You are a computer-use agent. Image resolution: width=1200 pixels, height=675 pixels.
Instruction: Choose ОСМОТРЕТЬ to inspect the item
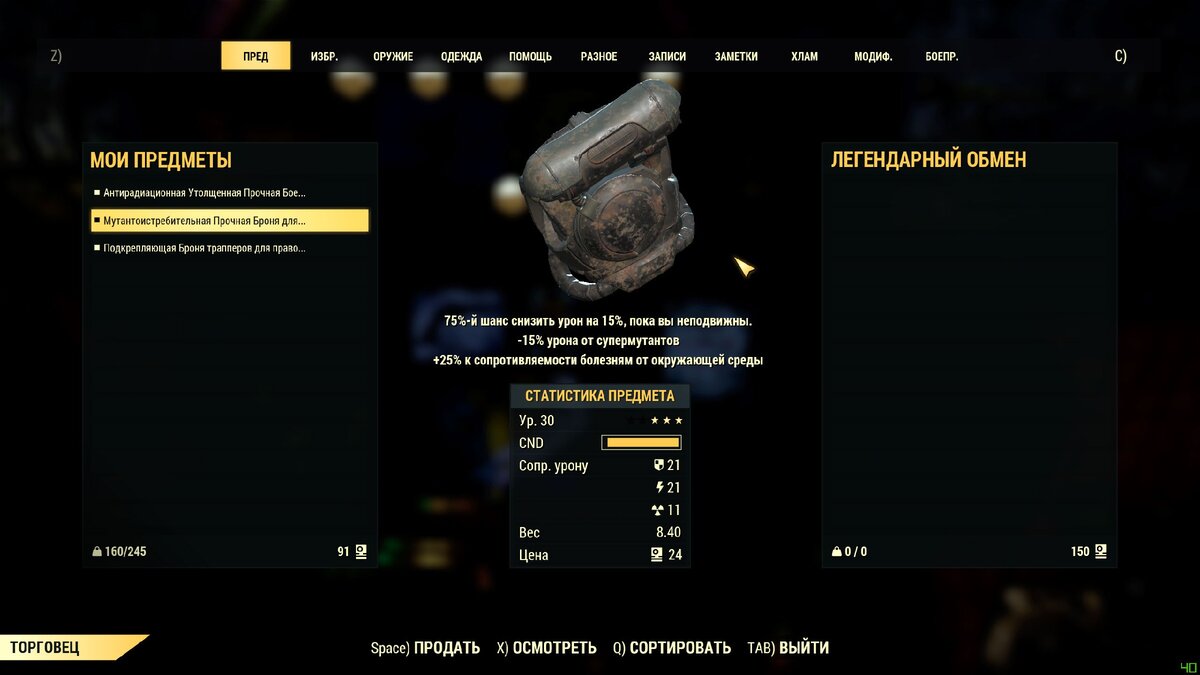tap(554, 648)
